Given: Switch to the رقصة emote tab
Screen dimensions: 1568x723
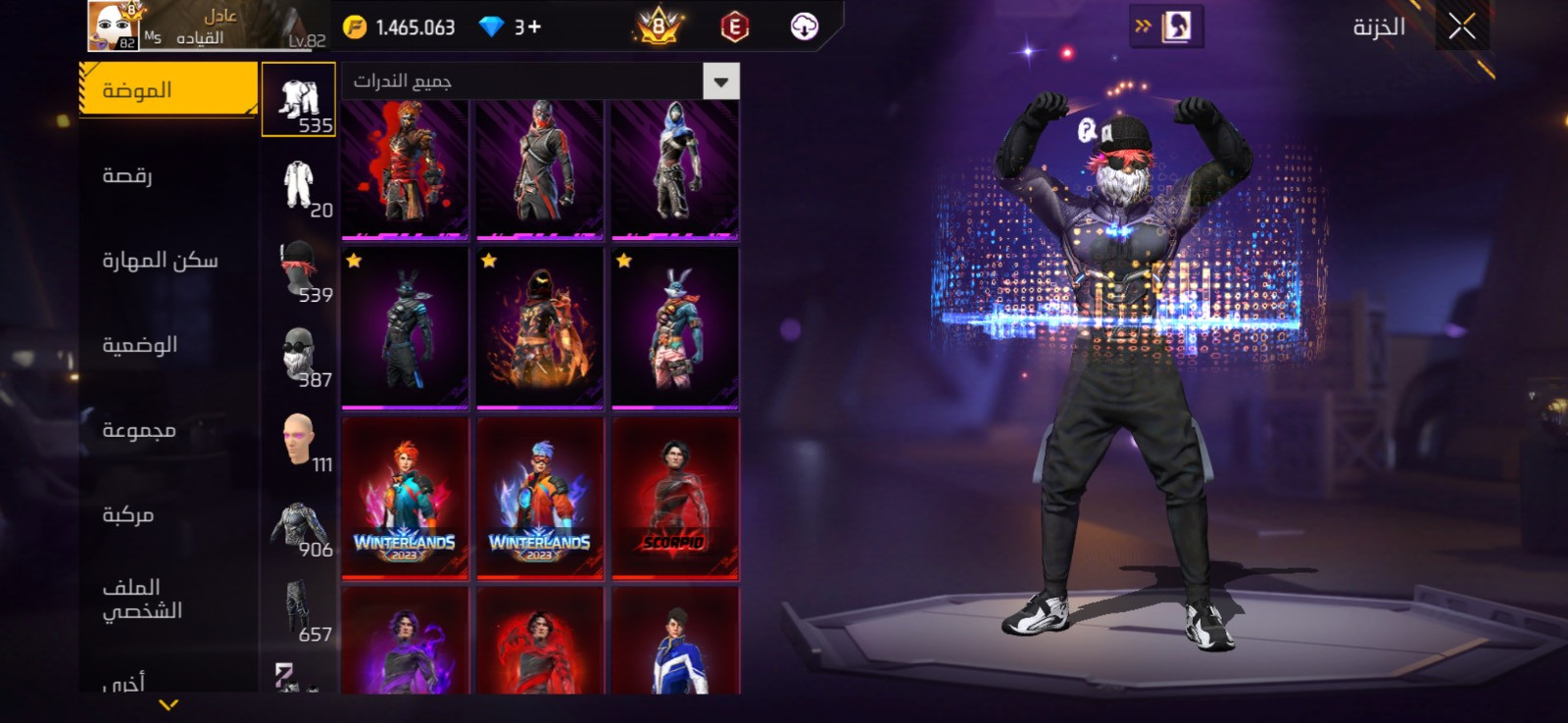Looking at the screenshot, I should tap(127, 175).
